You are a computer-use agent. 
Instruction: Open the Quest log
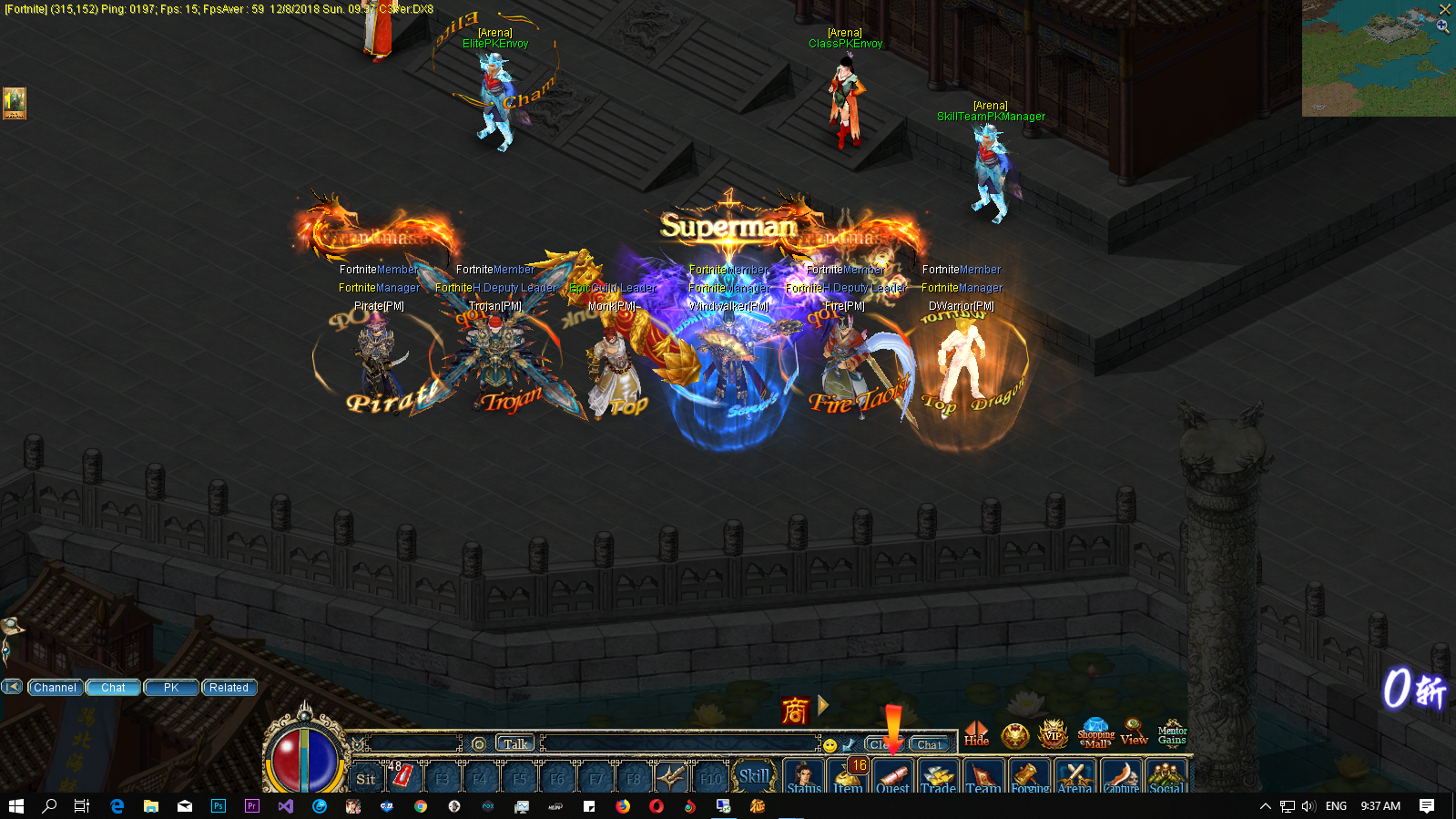pos(892,776)
